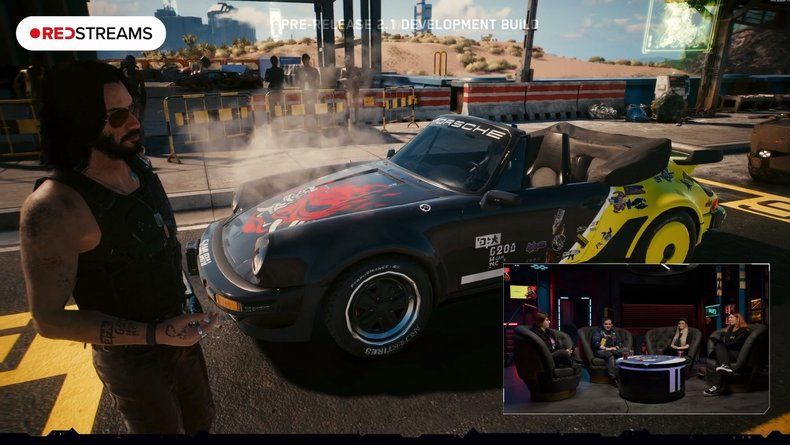This screenshot has height=445, width=790.
Task: Select the studio hosts video inset
Action: pos(636,338)
